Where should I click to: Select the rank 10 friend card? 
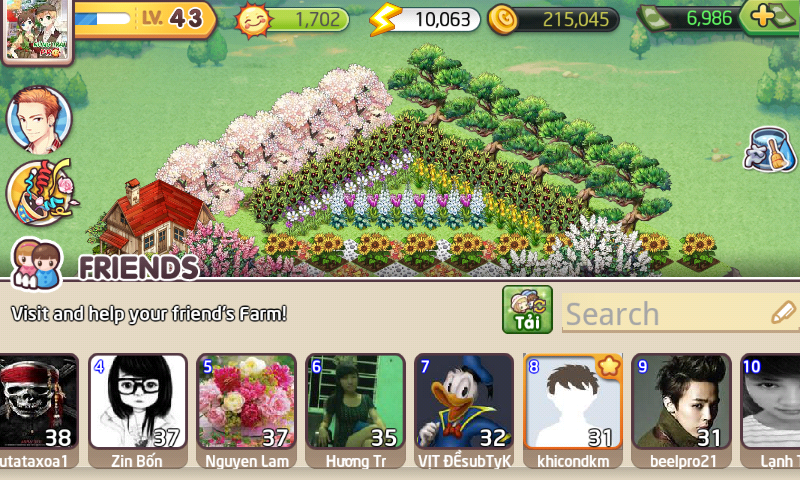tap(772, 402)
